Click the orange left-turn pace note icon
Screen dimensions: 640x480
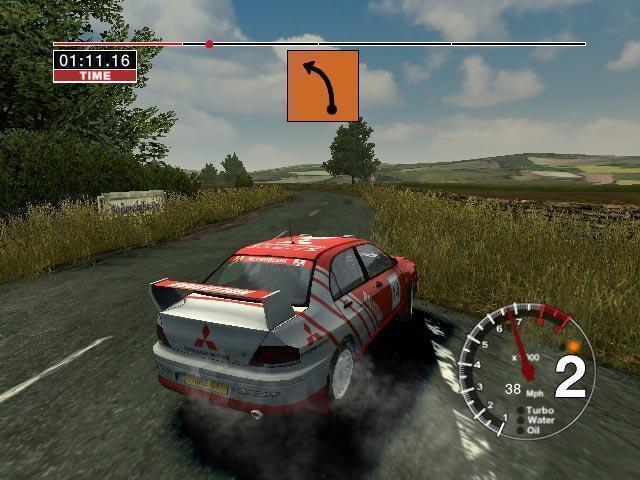pyautogui.click(x=322, y=86)
